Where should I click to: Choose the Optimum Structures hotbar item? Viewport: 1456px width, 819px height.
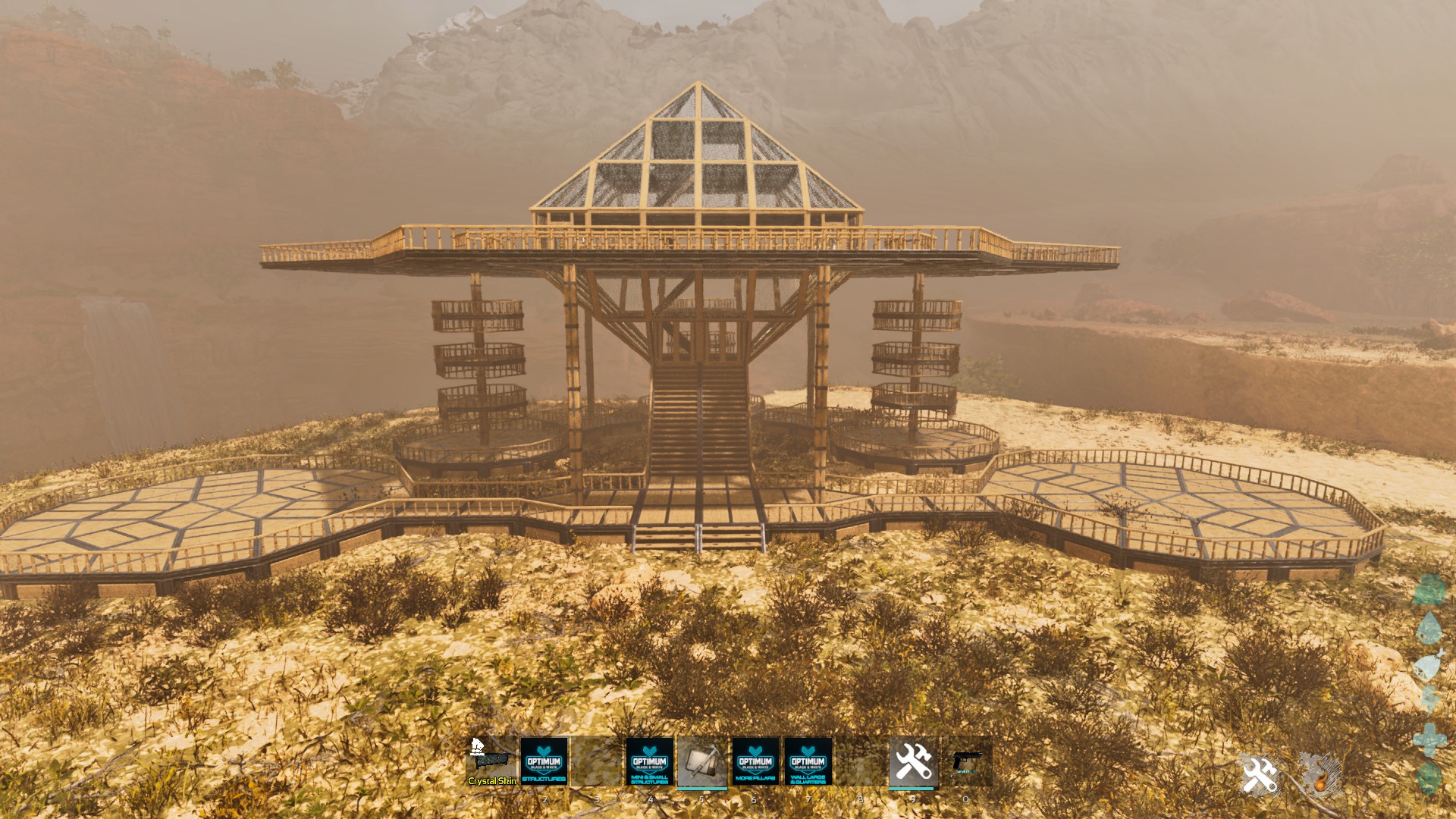click(x=544, y=761)
